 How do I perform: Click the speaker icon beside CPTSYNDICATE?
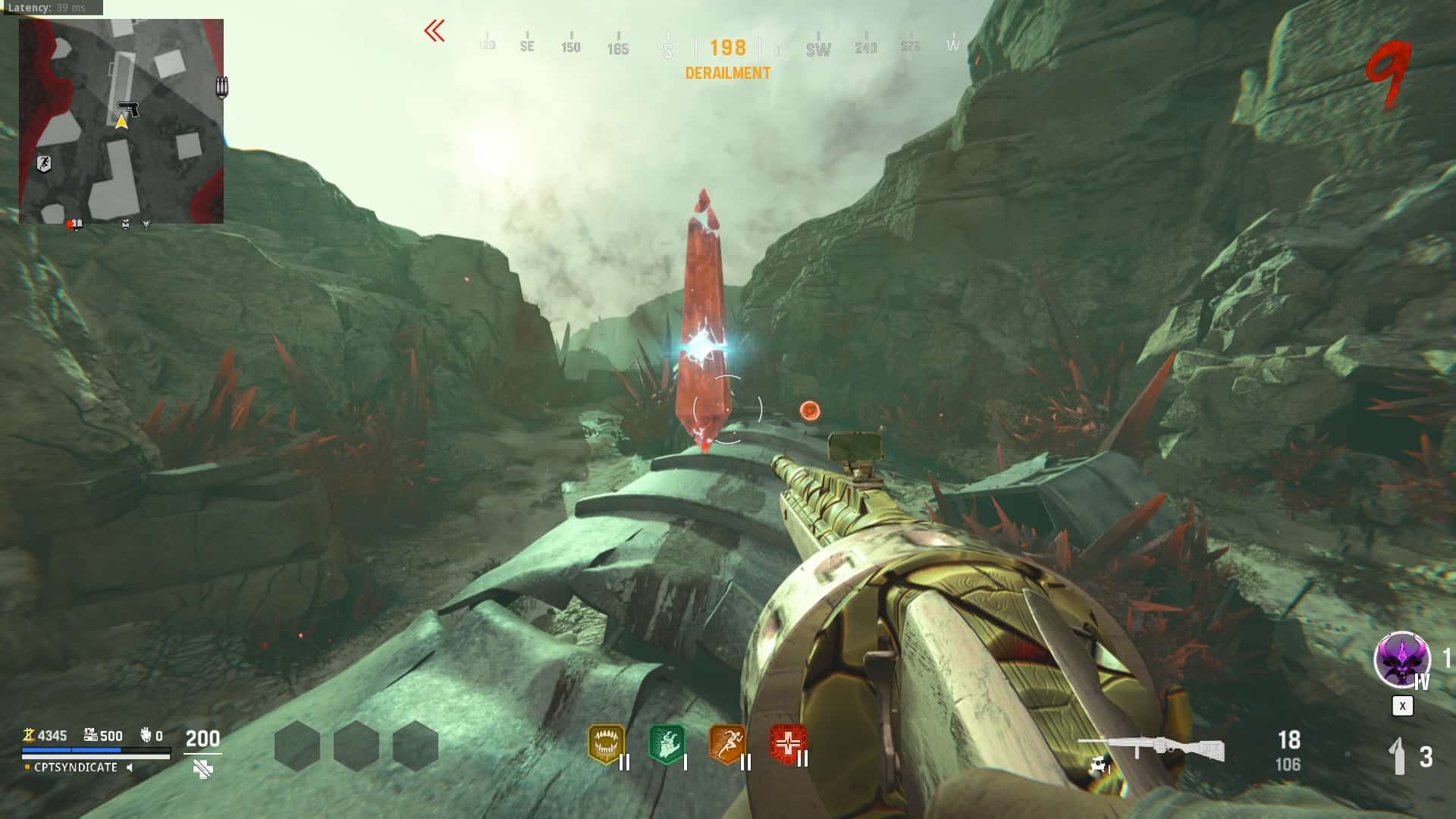(130, 767)
